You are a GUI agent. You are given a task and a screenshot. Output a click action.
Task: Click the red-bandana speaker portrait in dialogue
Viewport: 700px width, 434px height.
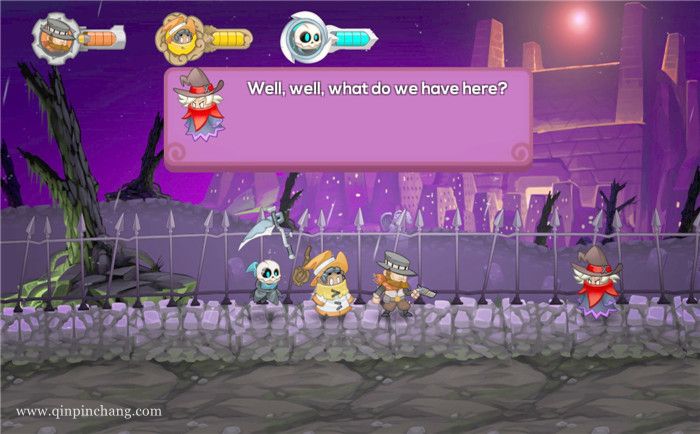201,107
